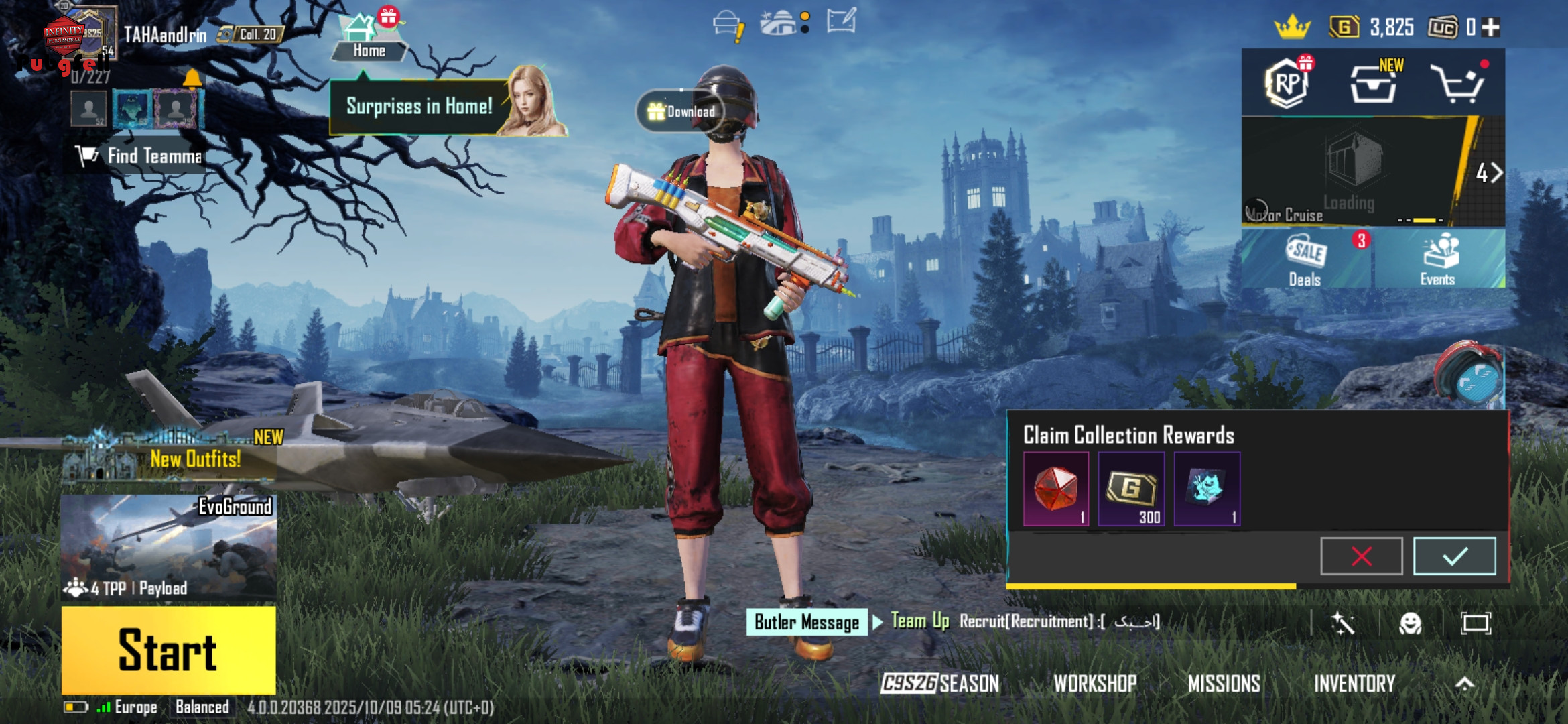1568x724 pixels.
Task: Open the Royale Pass RP icon
Action: pos(1287,83)
